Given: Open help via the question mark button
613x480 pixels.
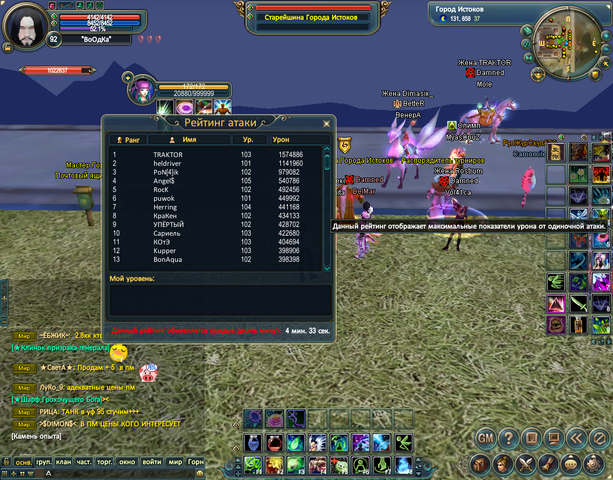Looking at the screenshot, I should click(508, 438).
